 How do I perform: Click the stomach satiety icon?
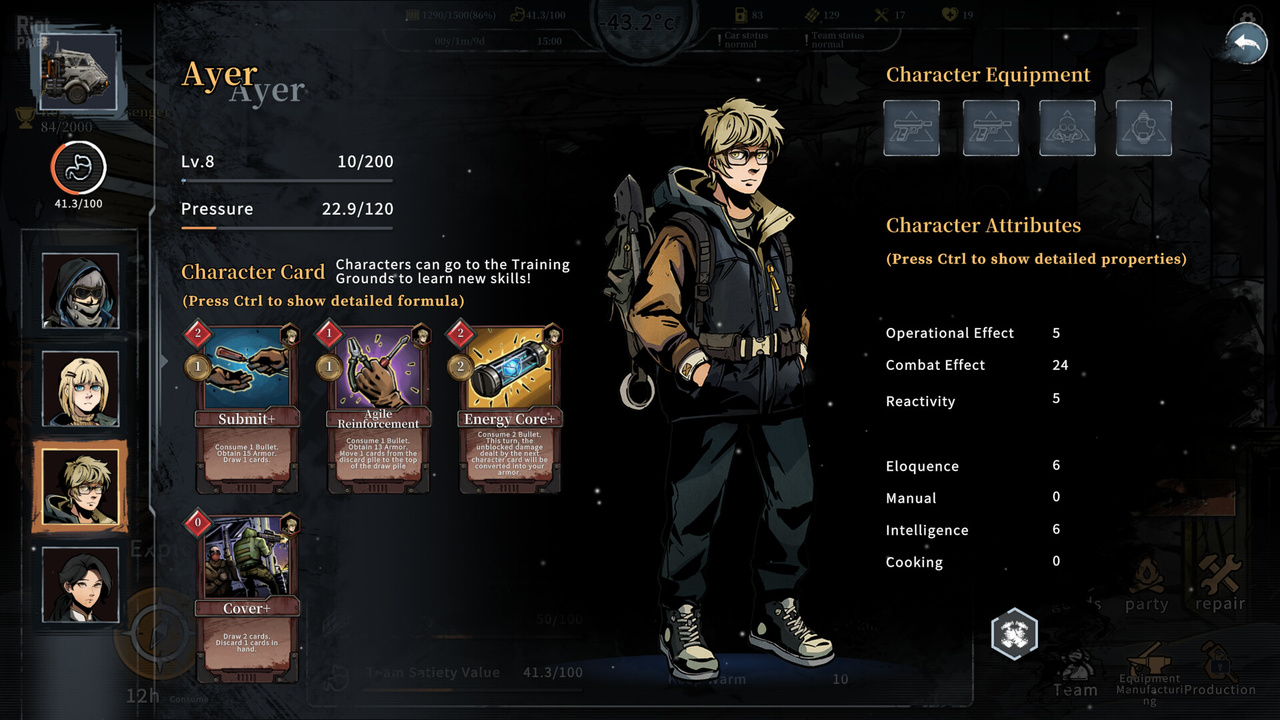point(78,169)
